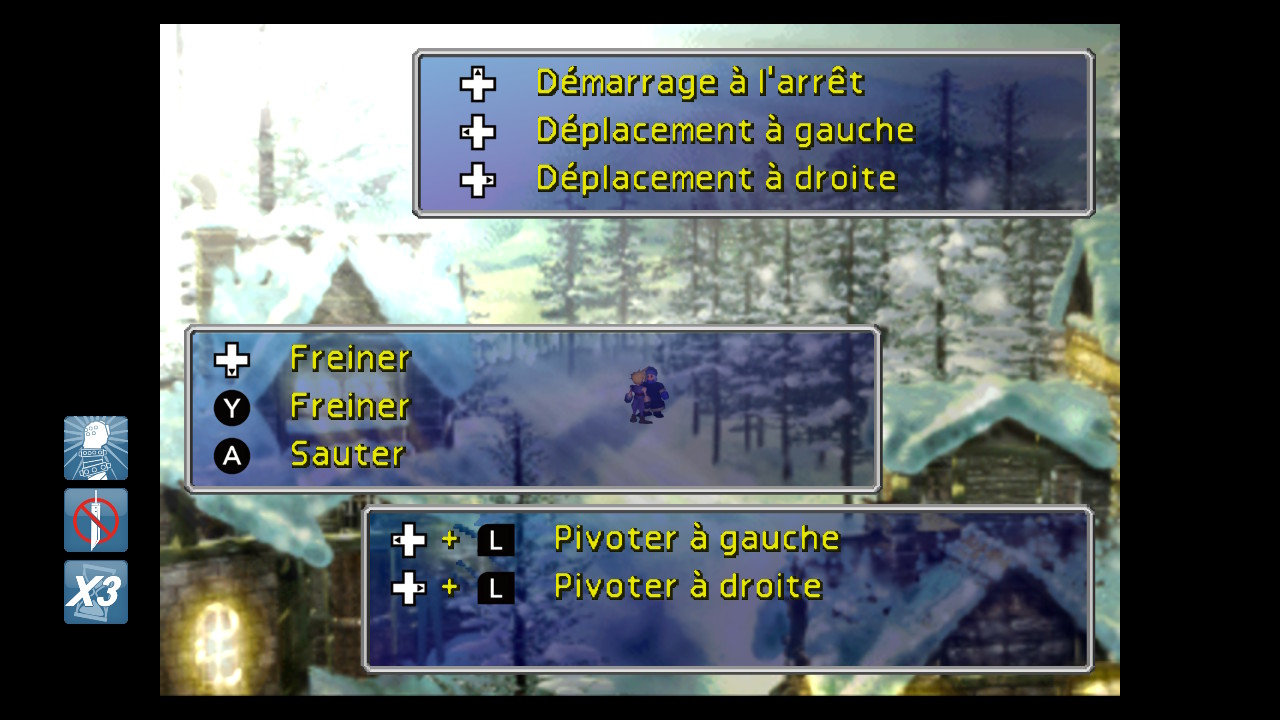Click the D-pad icon next to Freiner
1280x720 pixels.
231,358
